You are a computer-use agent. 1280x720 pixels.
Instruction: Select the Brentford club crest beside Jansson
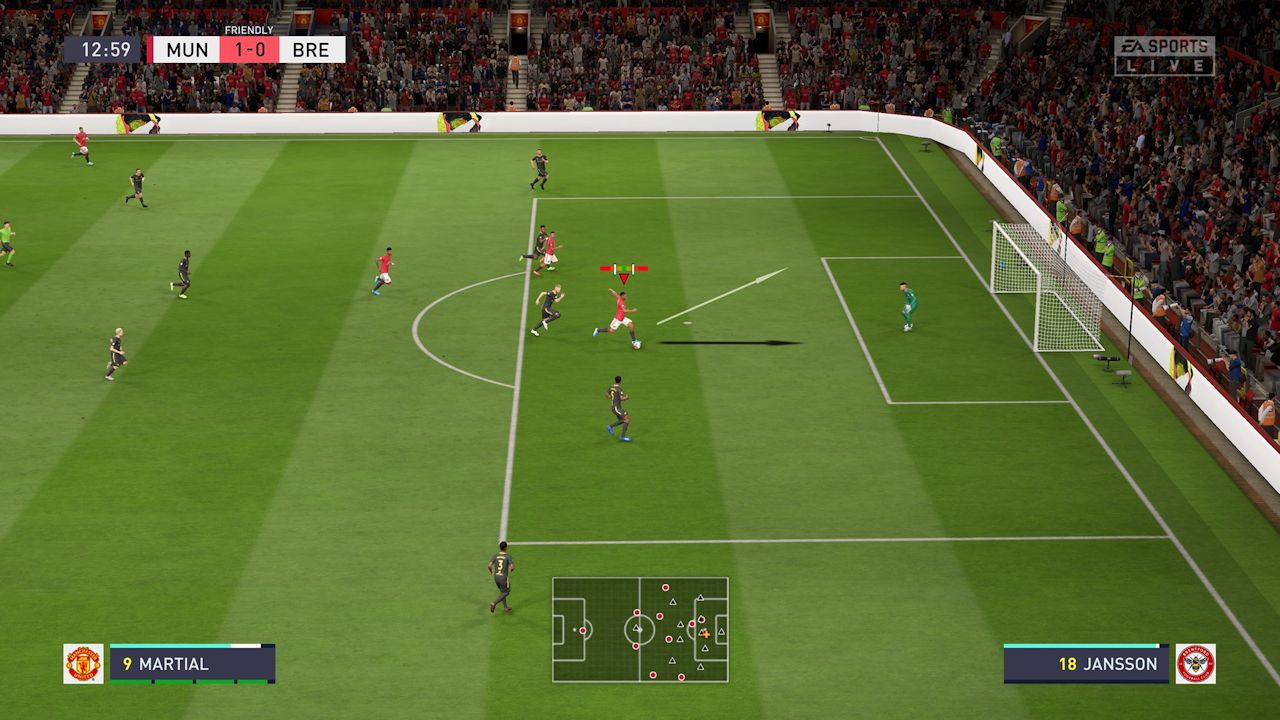pyautogui.click(x=1196, y=663)
